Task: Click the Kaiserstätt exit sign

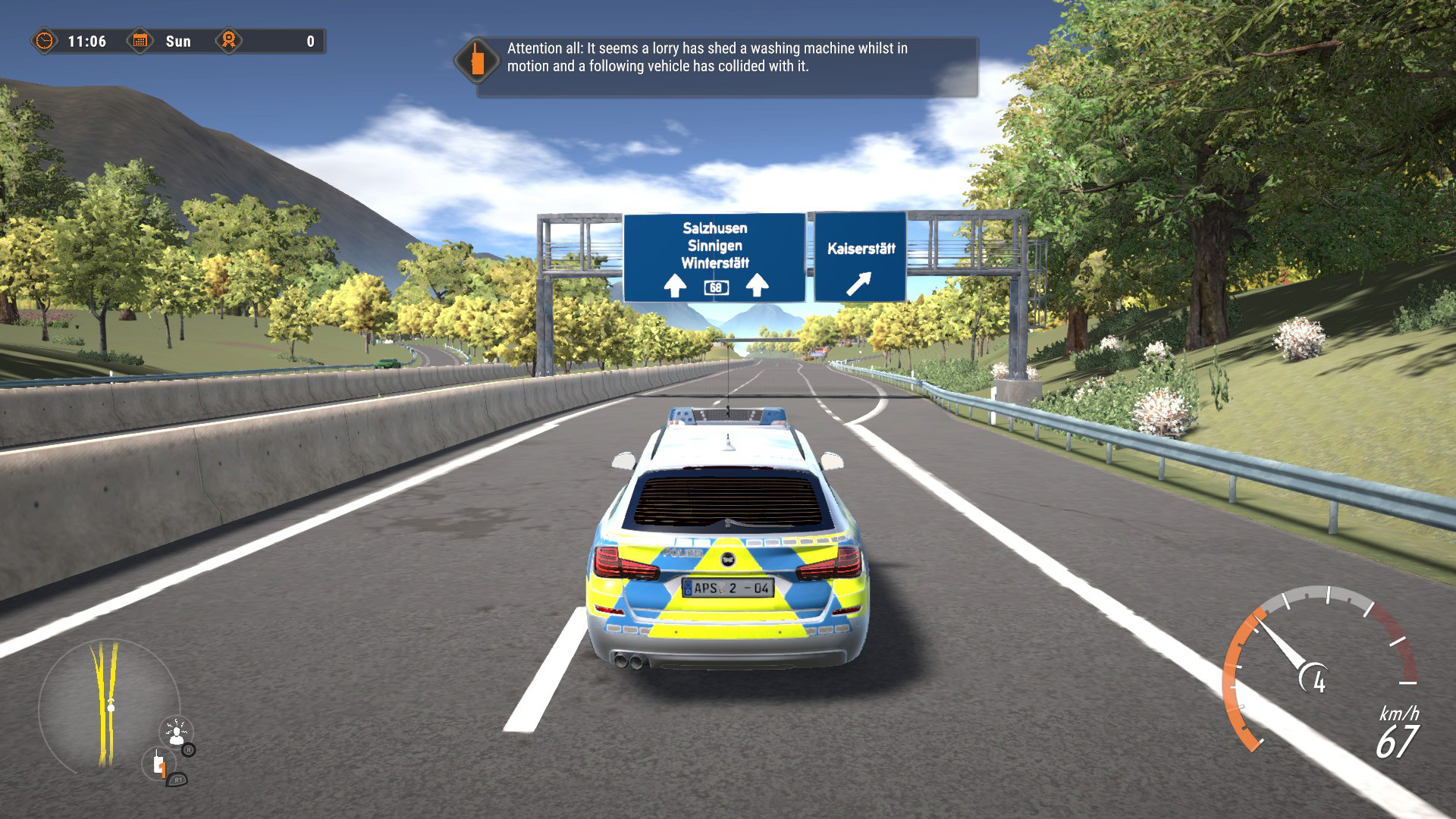Action: (x=859, y=256)
